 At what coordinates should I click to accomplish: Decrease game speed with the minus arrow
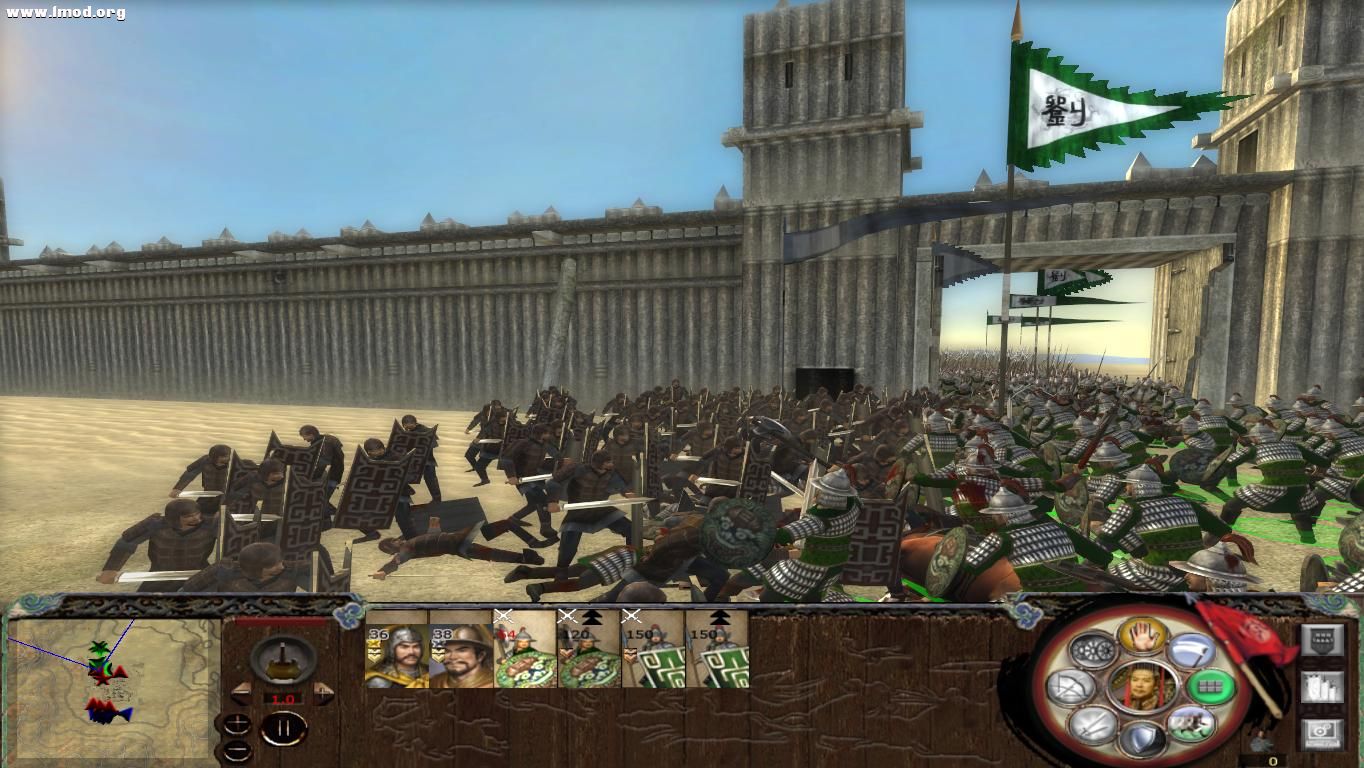pos(241,695)
